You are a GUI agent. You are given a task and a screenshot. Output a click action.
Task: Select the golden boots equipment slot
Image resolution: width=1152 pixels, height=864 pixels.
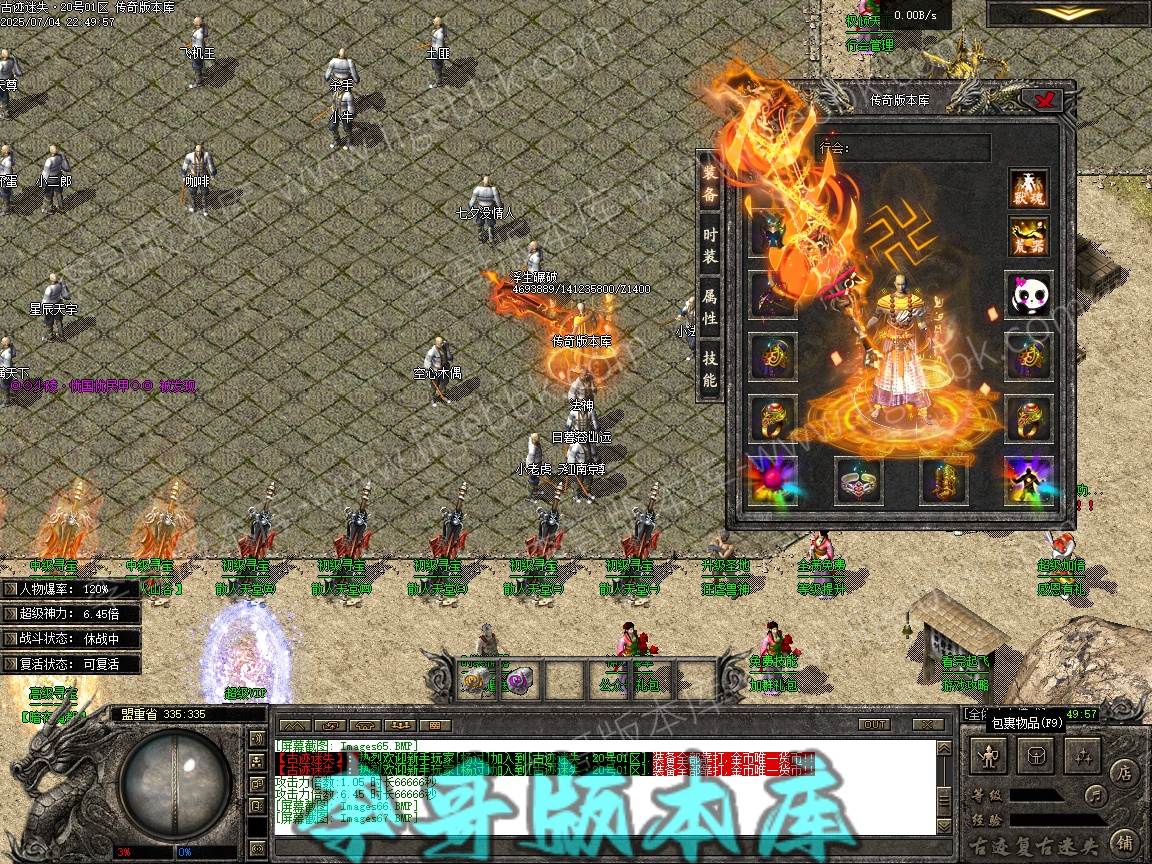(x=943, y=481)
